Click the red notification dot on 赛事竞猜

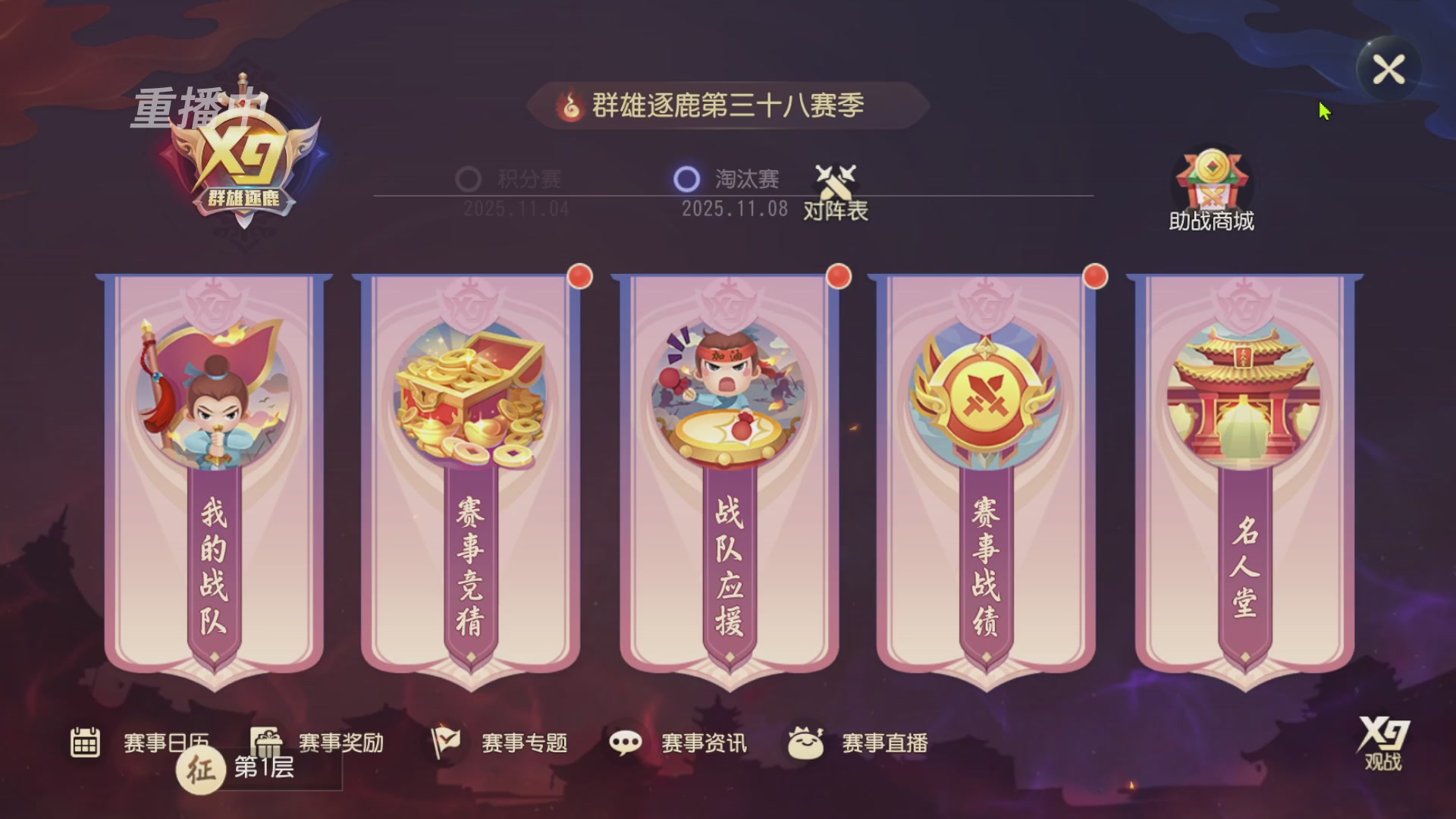(x=580, y=277)
